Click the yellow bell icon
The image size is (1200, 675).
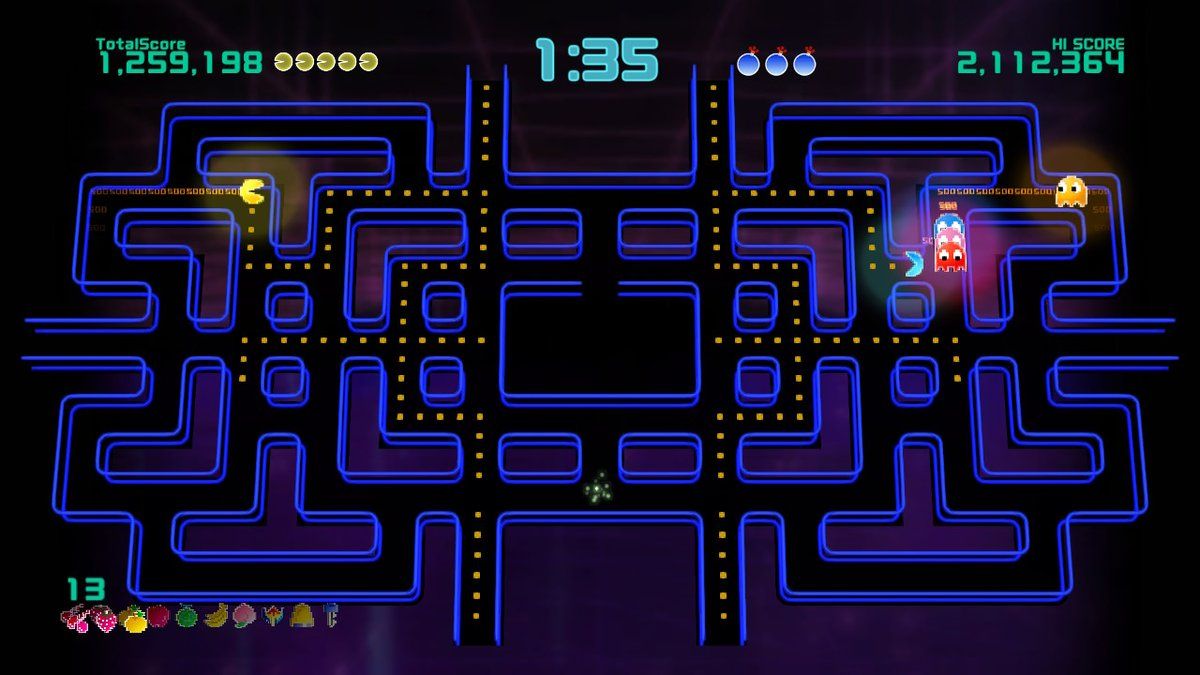300,613
